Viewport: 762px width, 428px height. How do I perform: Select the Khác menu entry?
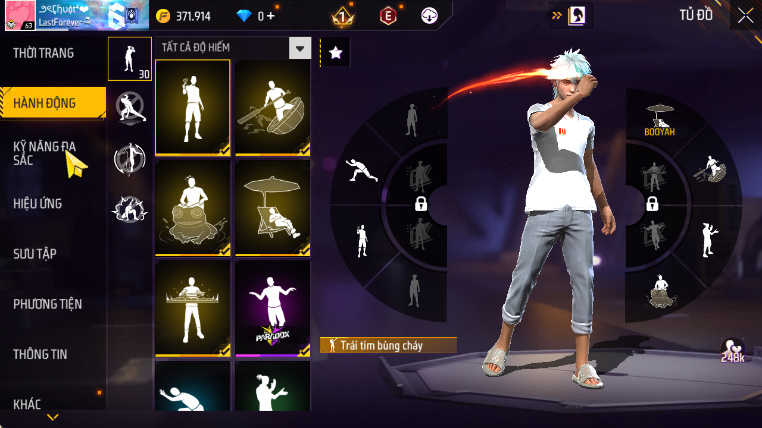click(28, 404)
